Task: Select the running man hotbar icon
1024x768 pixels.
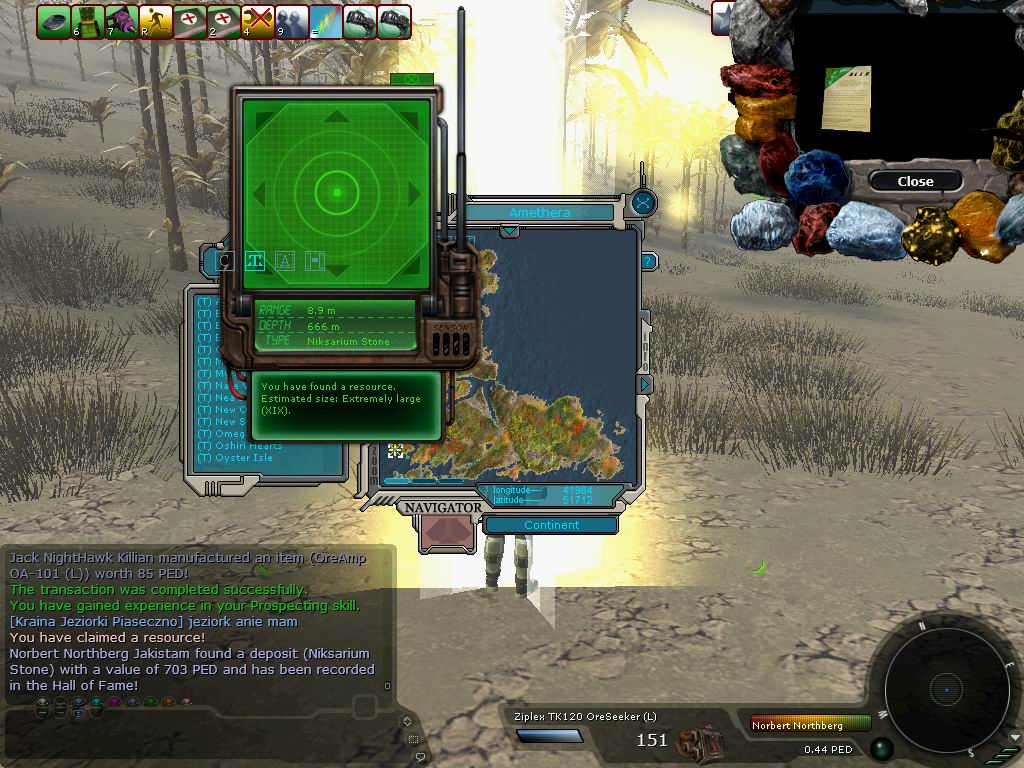Action: click(156, 22)
